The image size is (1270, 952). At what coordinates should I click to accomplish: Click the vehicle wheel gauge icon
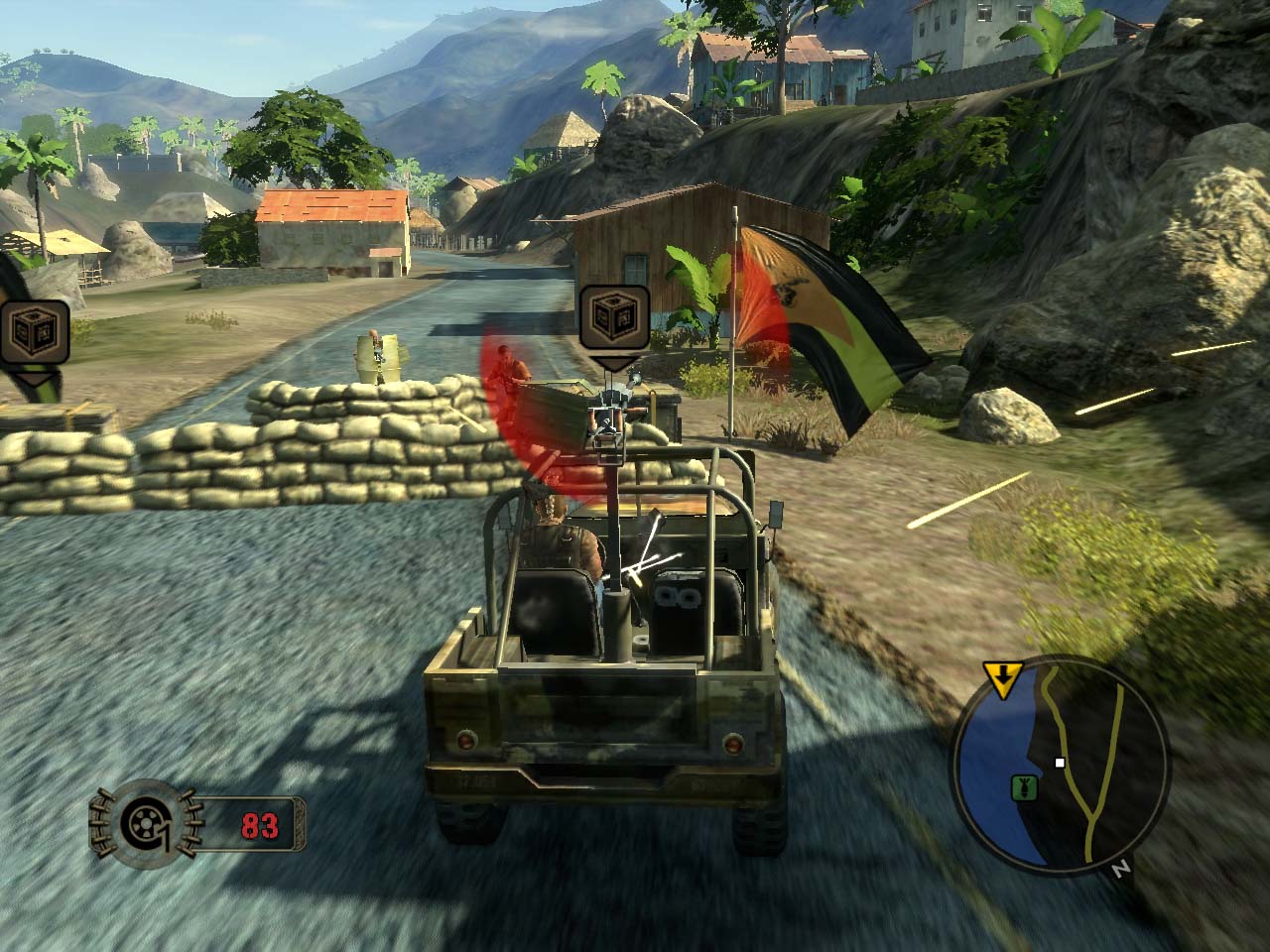coord(147,823)
